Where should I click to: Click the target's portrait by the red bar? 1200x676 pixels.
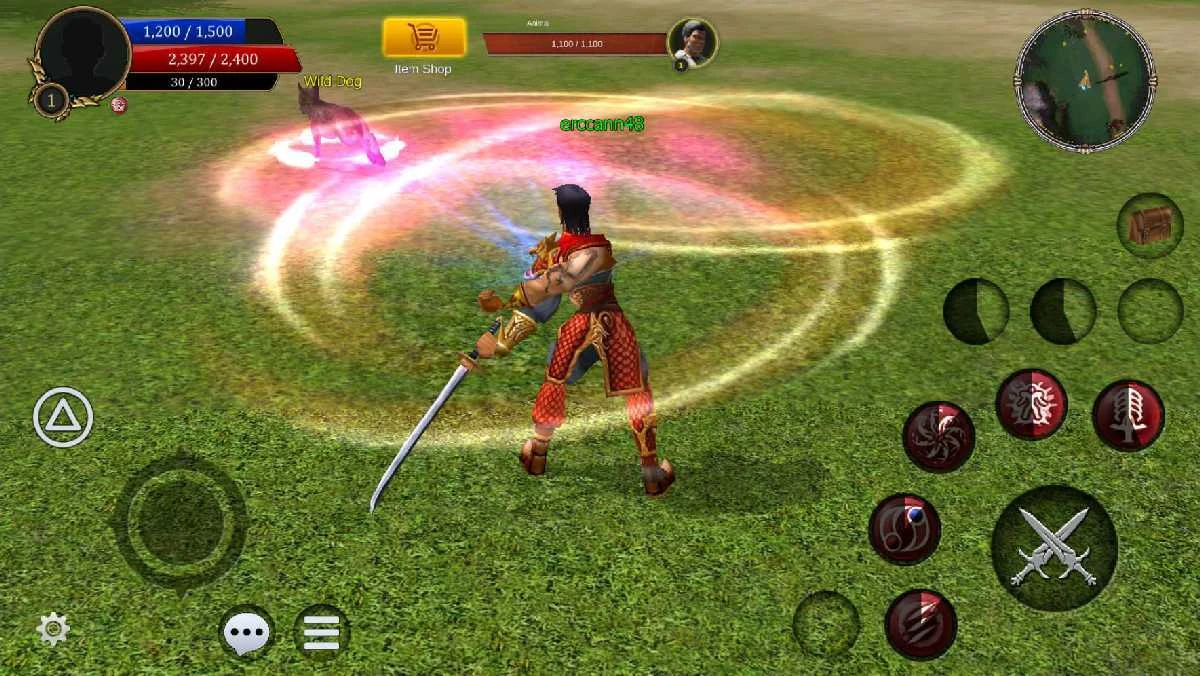click(692, 43)
